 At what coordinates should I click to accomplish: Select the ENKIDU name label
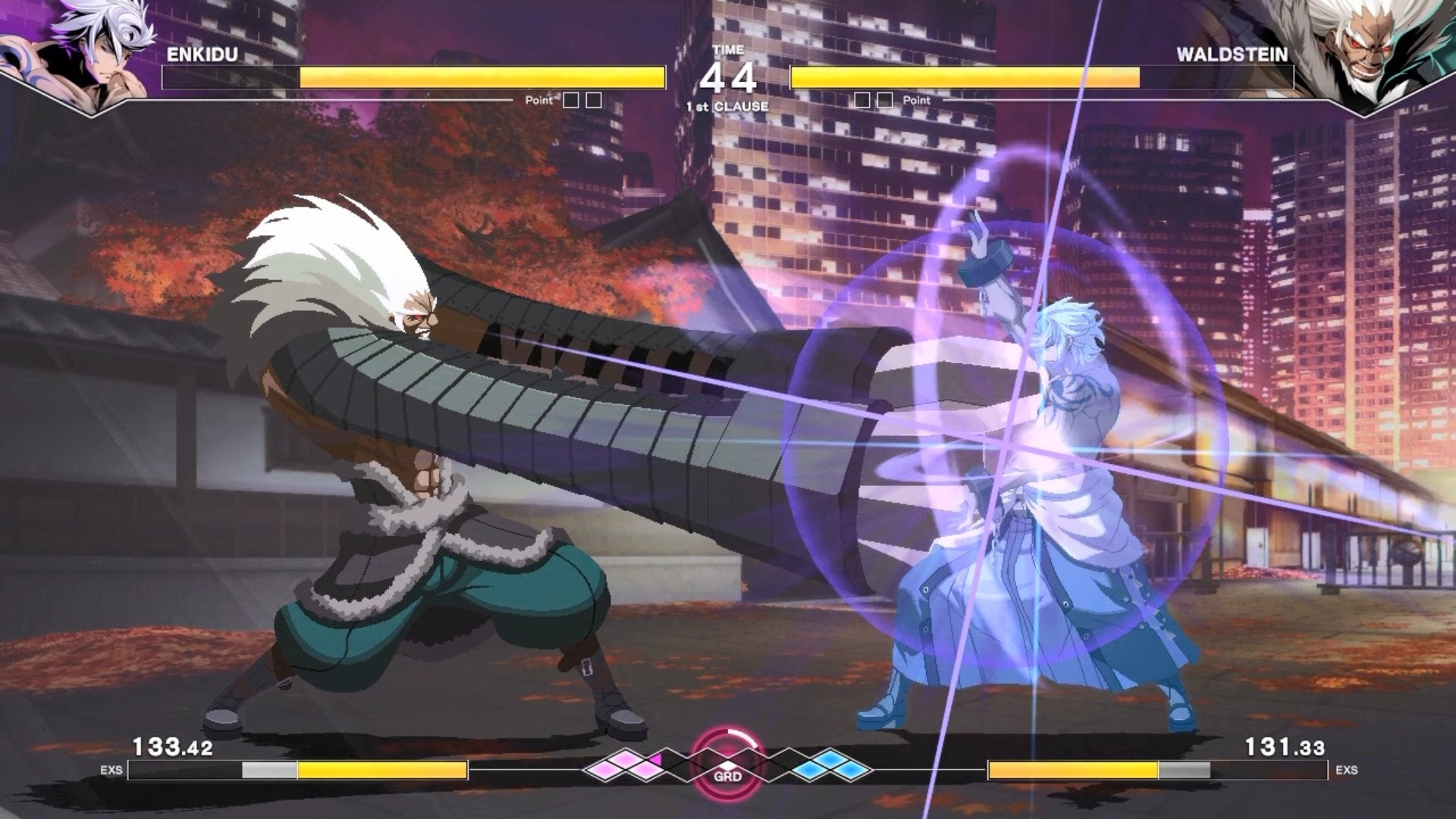pos(202,55)
